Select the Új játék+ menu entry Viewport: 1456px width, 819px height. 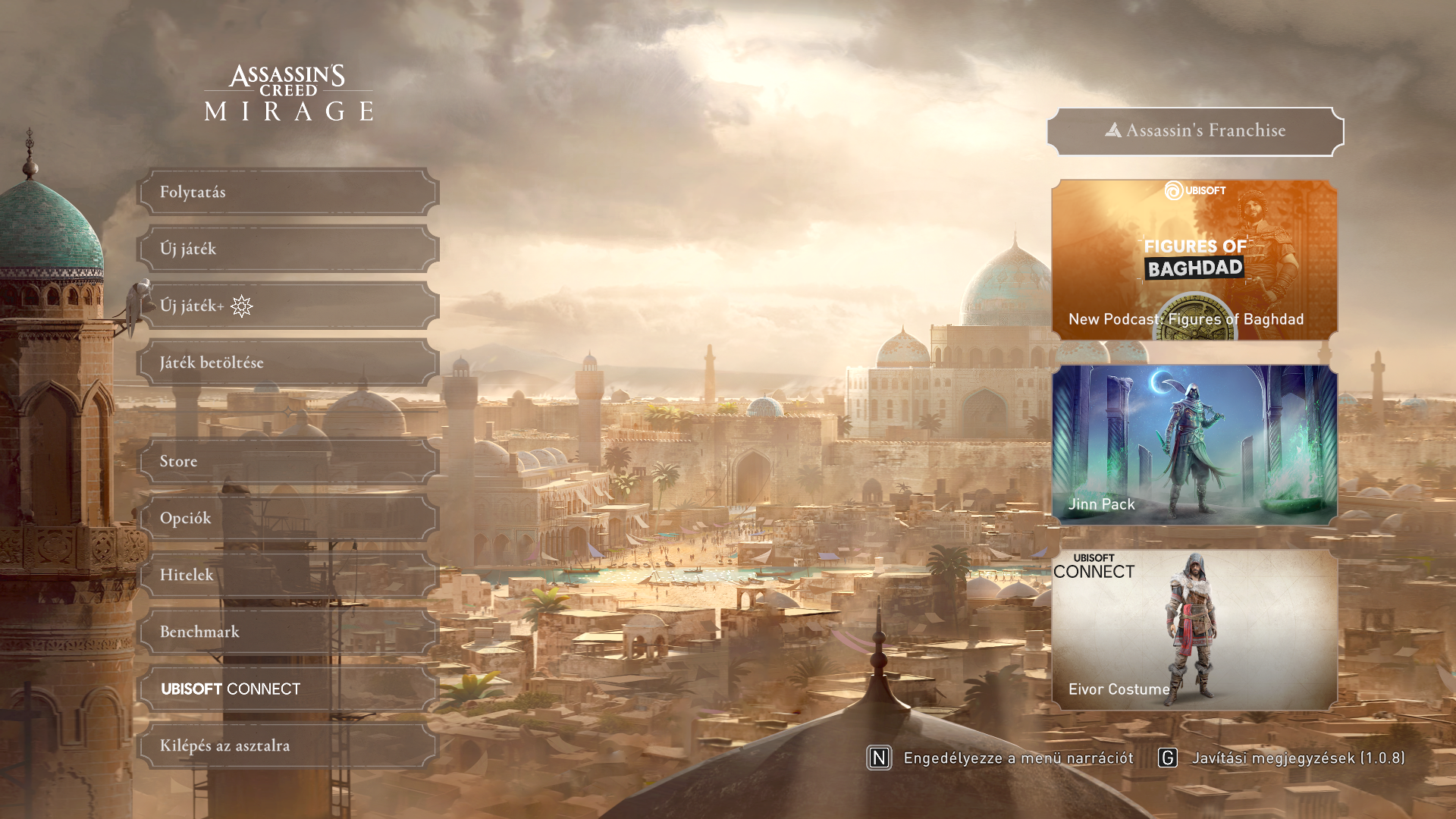[288, 306]
